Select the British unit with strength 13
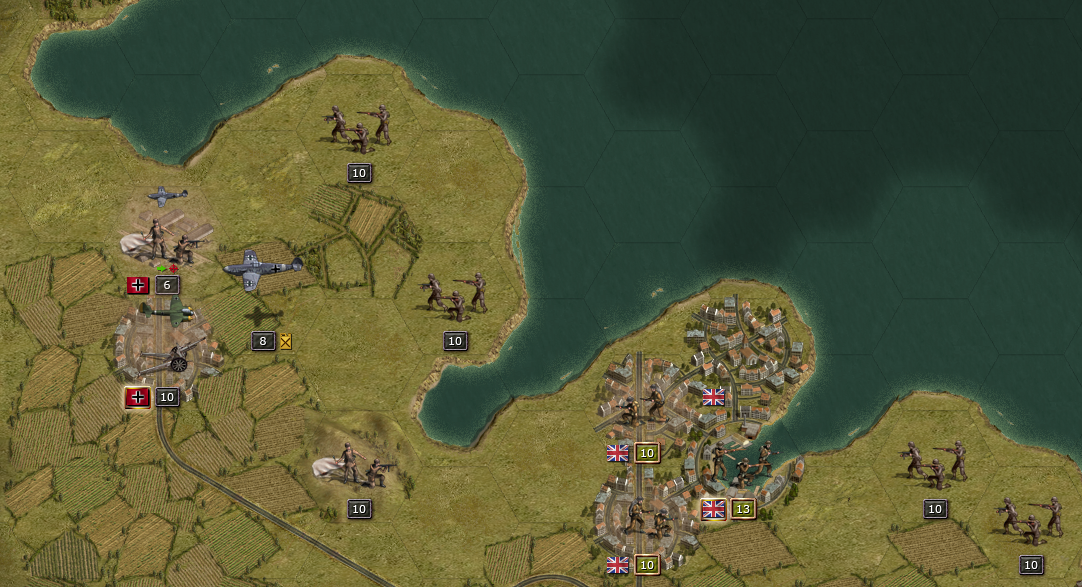This screenshot has width=1082, height=587. [742, 464]
